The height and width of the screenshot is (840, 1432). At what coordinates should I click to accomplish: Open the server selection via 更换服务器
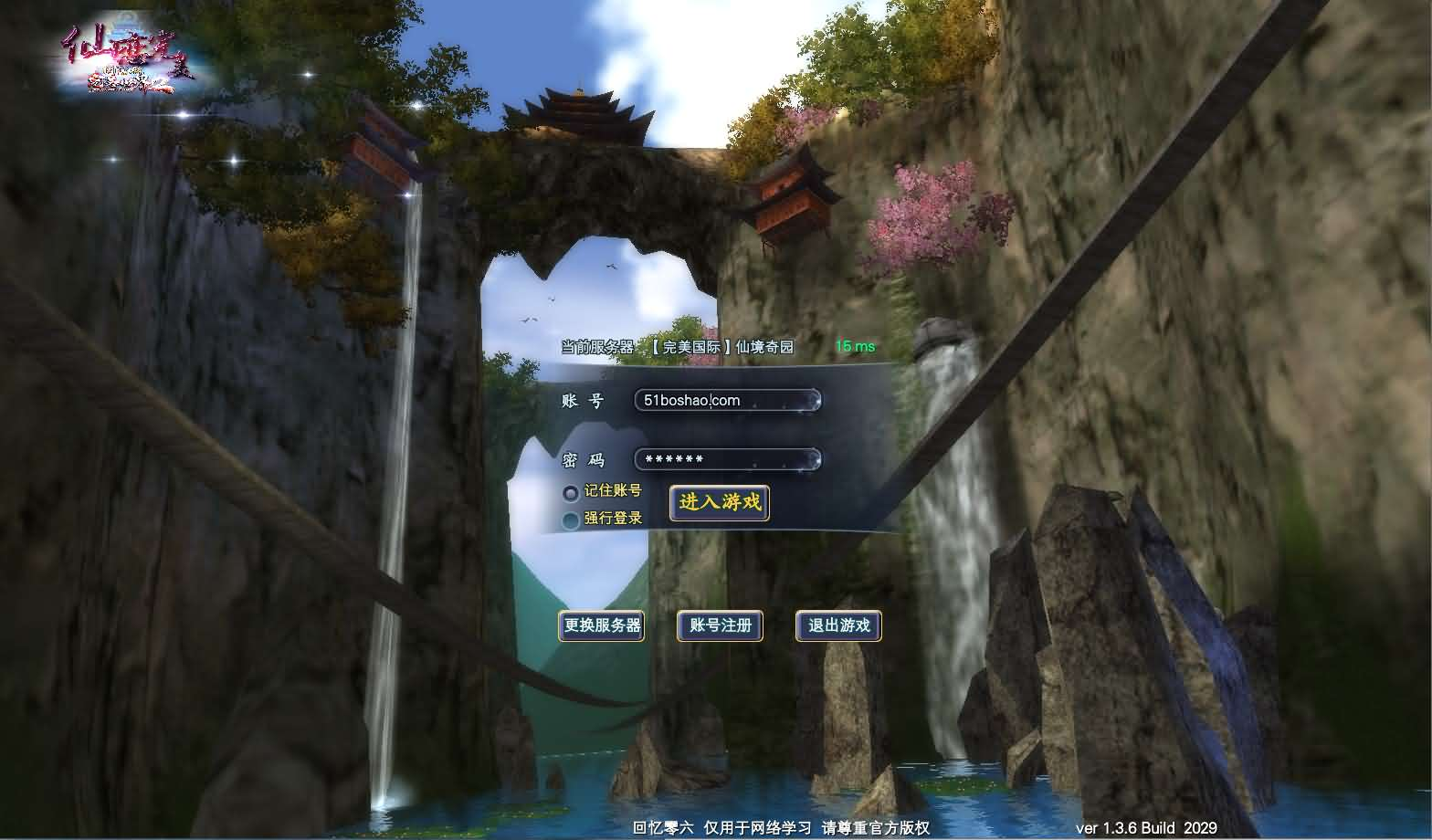(x=601, y=626)
